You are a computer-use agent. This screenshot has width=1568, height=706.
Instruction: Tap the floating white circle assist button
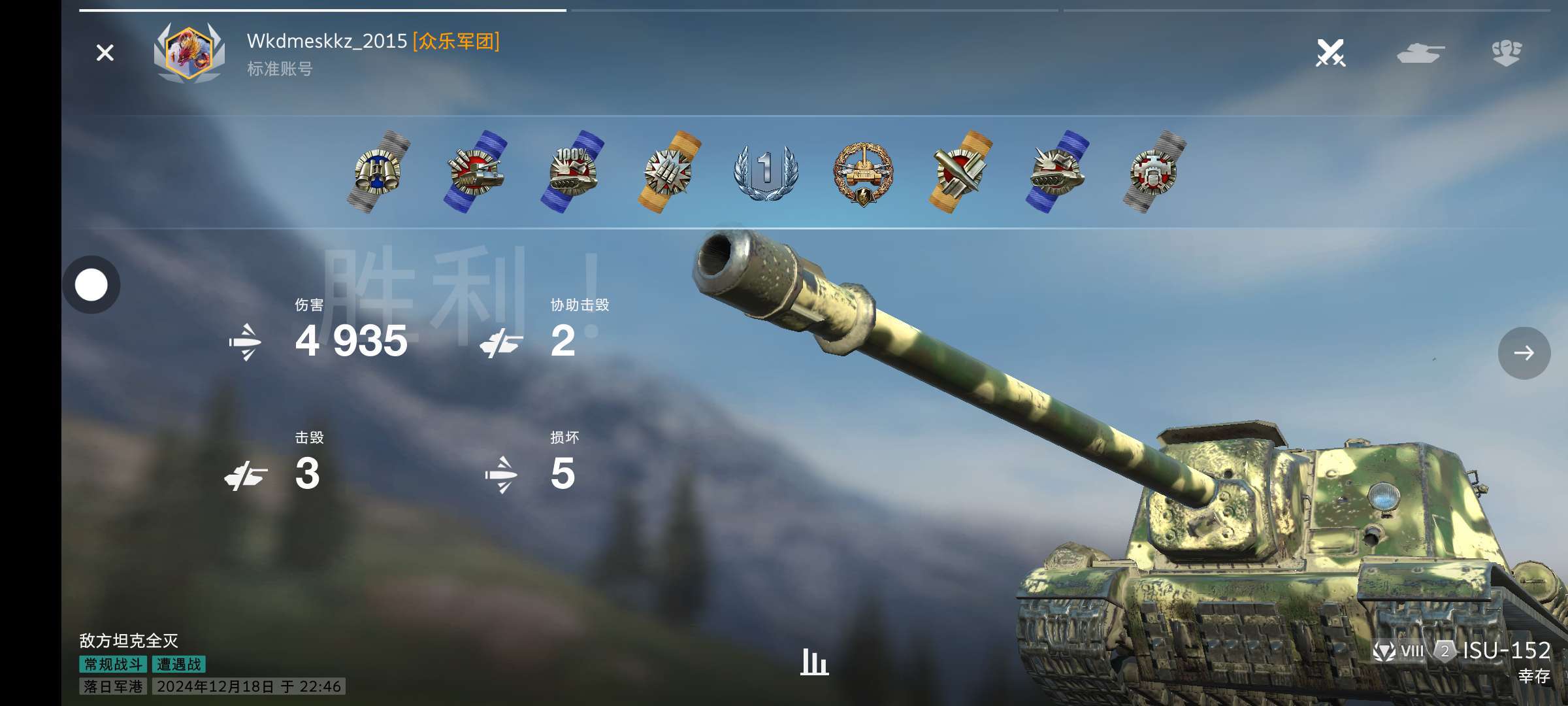(x=91, y=285)
